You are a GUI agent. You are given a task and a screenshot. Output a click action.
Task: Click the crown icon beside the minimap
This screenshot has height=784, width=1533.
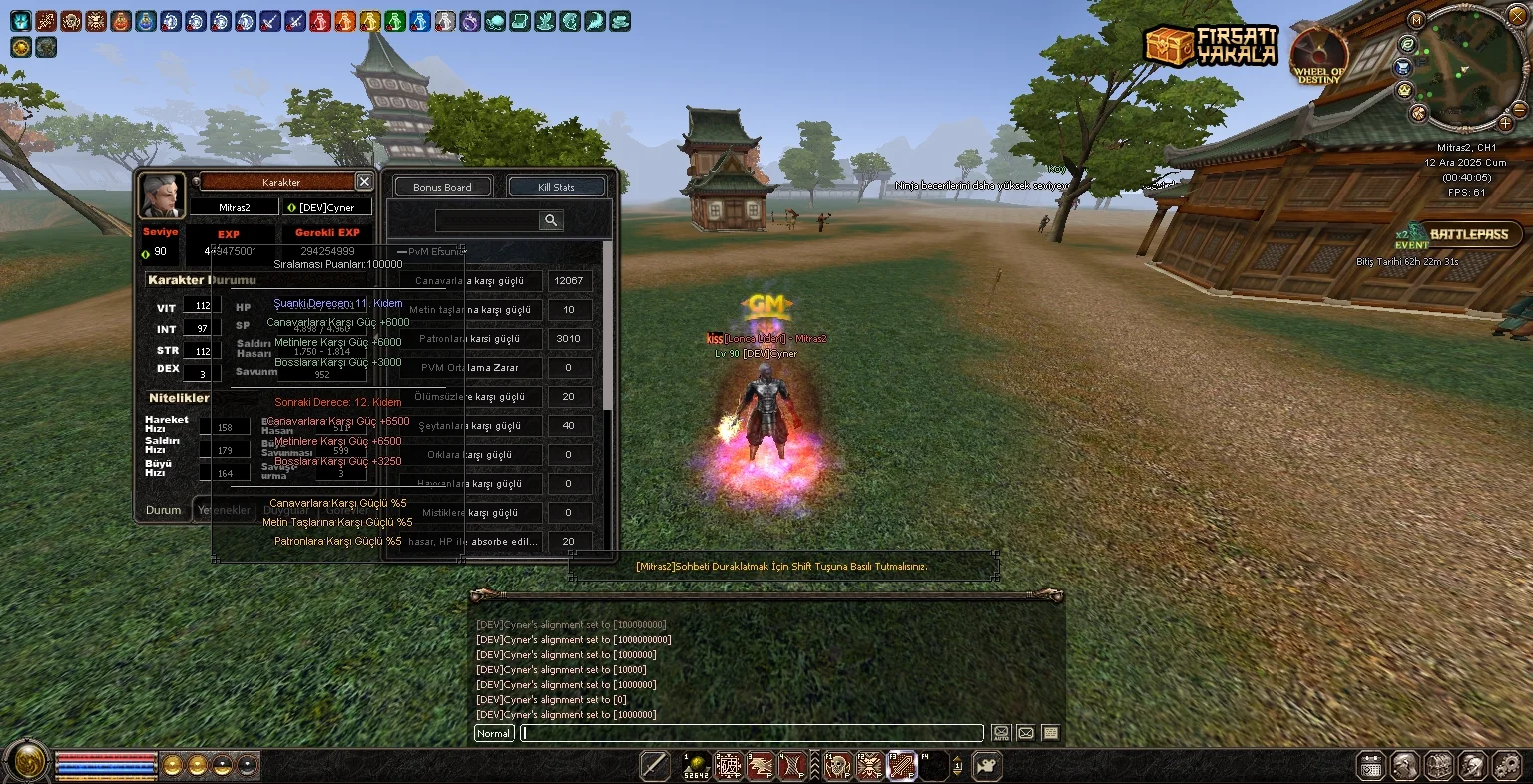click(x=1405, y=90)
